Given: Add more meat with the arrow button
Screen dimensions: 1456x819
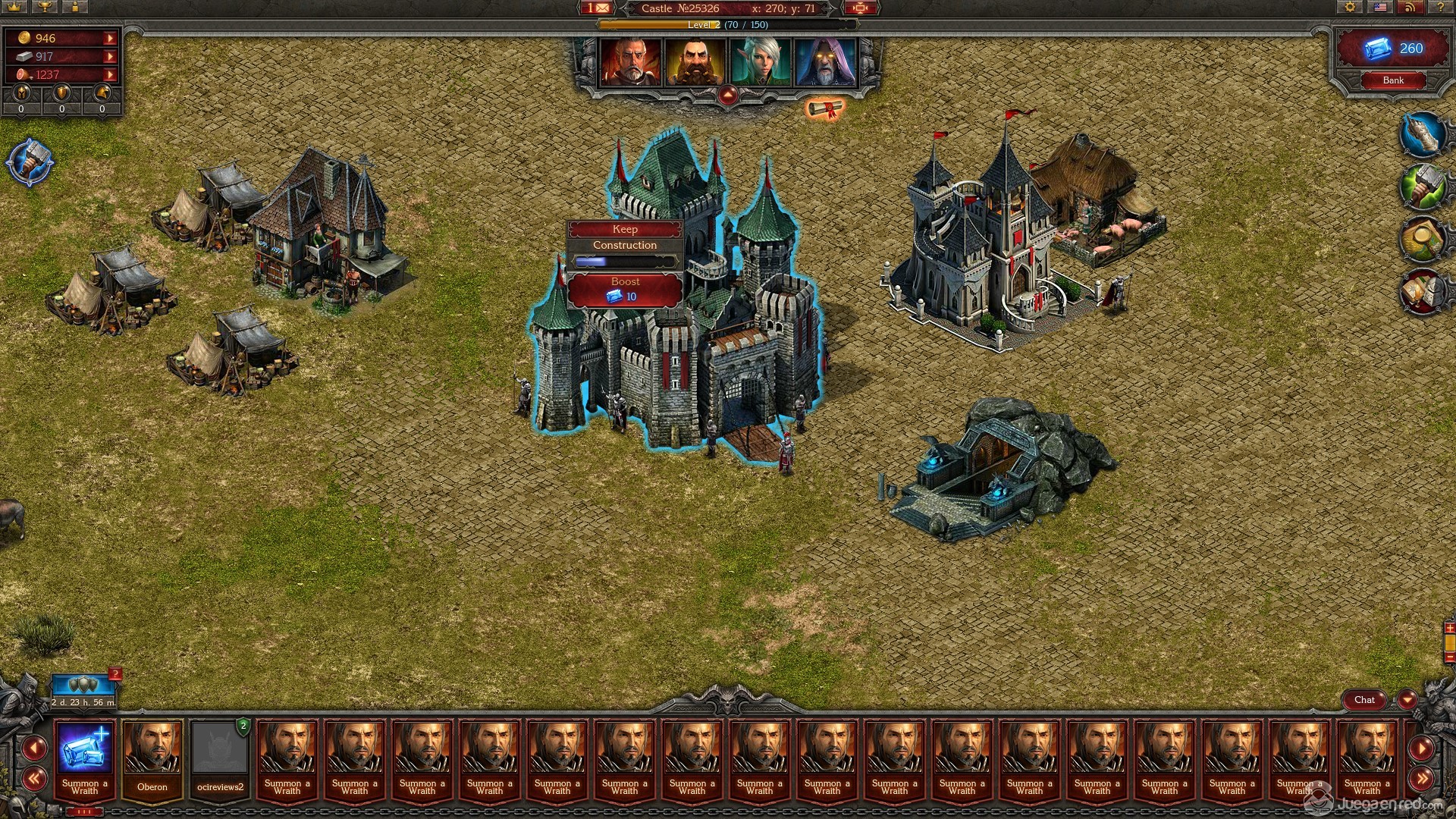Looking at the screenshot, I should click(x=111, y=74).
